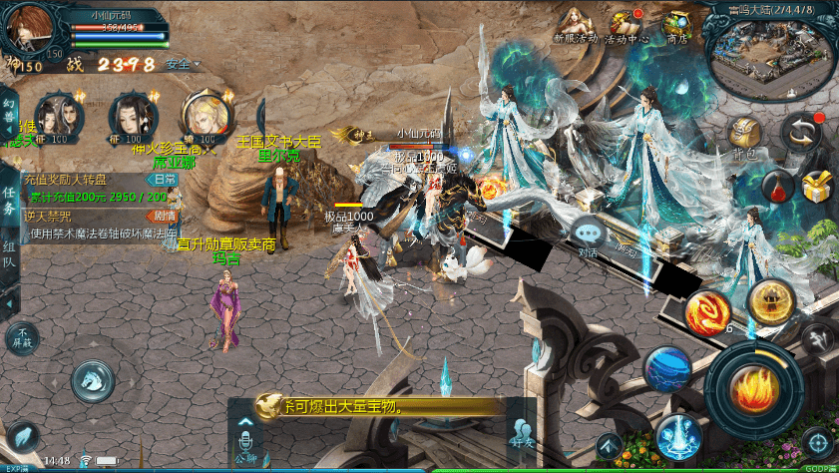Screen dimensions: 839x473
Task: Open the 安全 mode dropdown
Action: click(182, 64)
